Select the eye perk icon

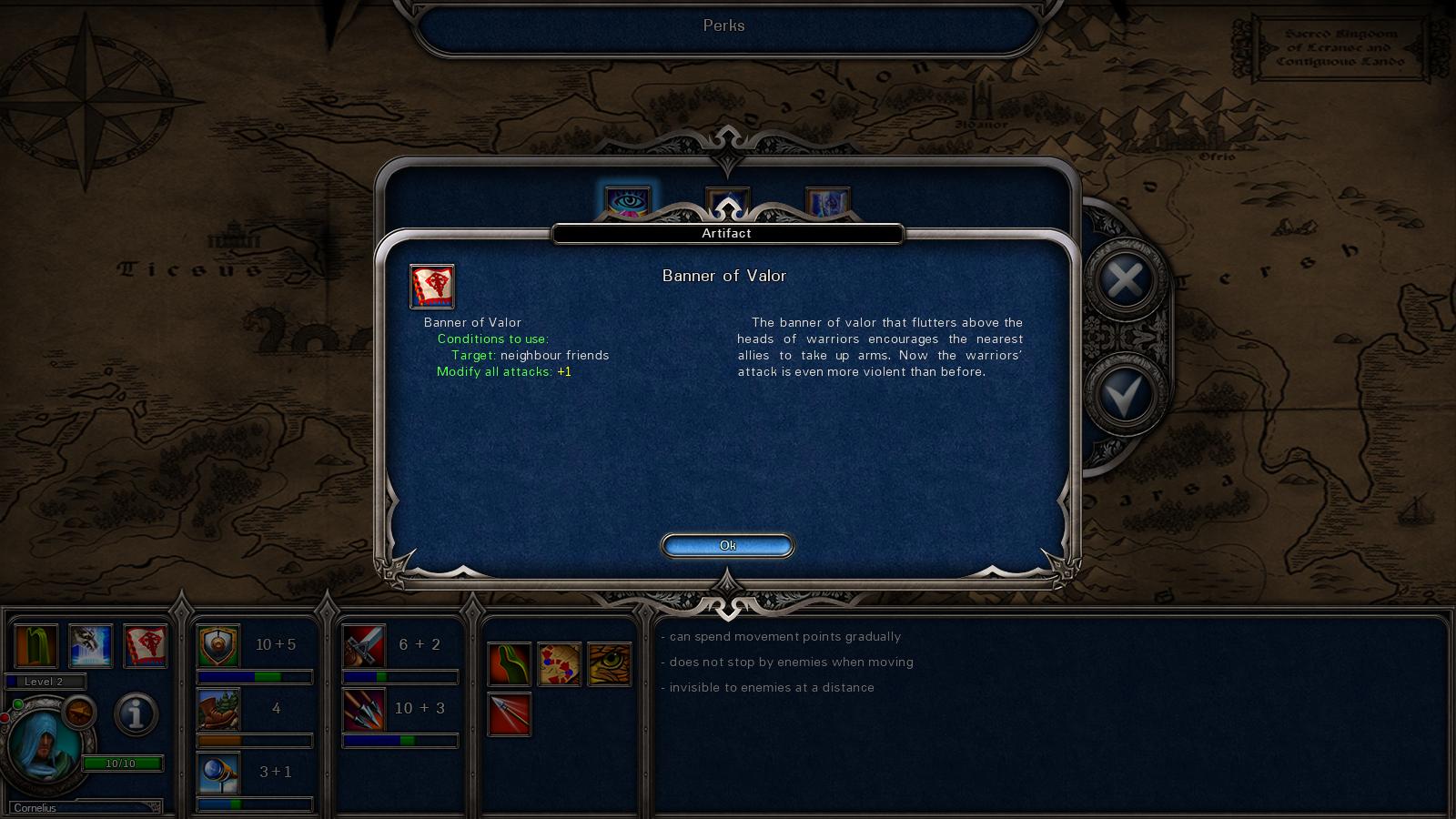point(628,201)
